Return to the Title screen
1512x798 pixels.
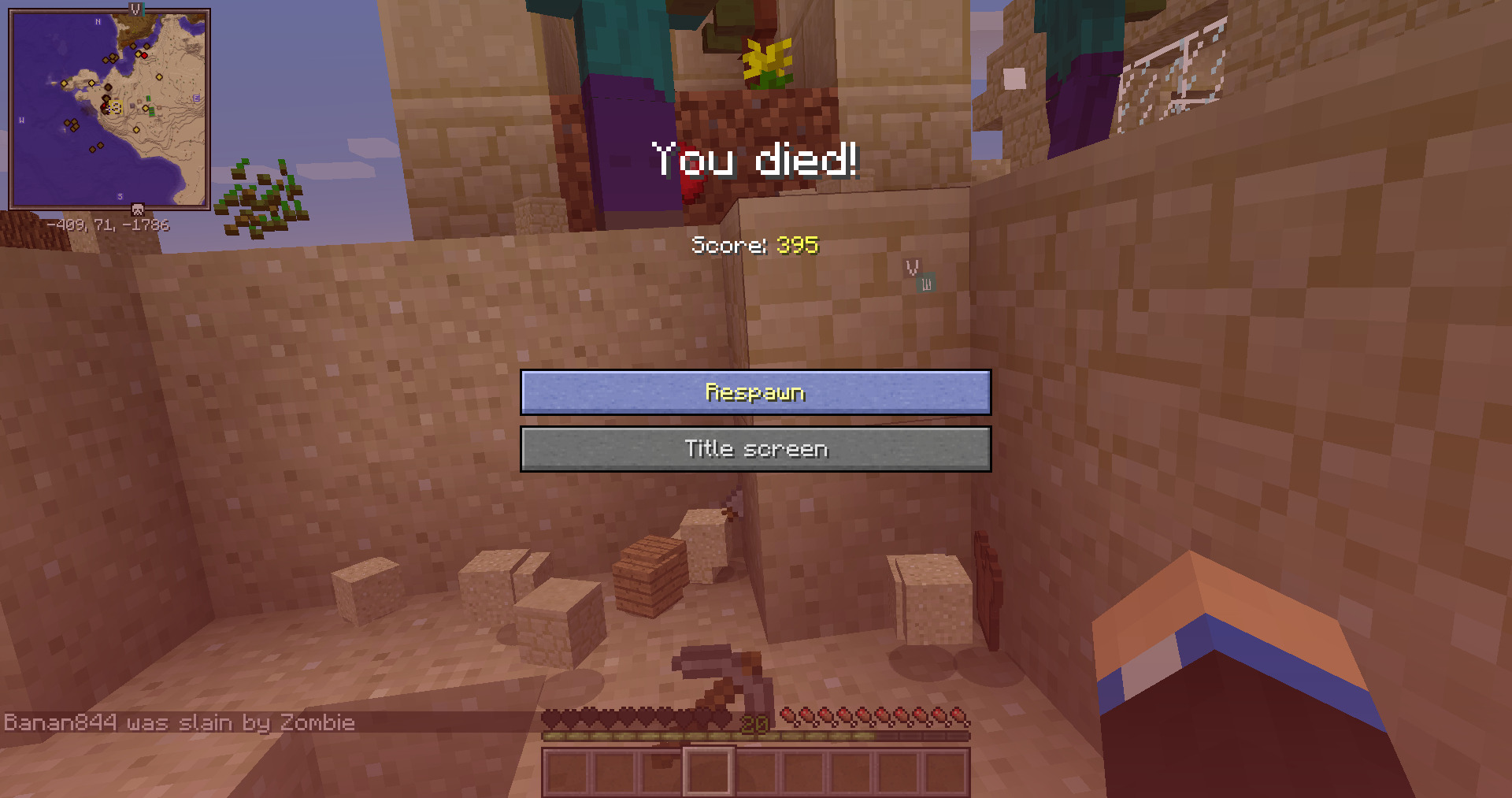pyautogui.click(x=755, y=449)
